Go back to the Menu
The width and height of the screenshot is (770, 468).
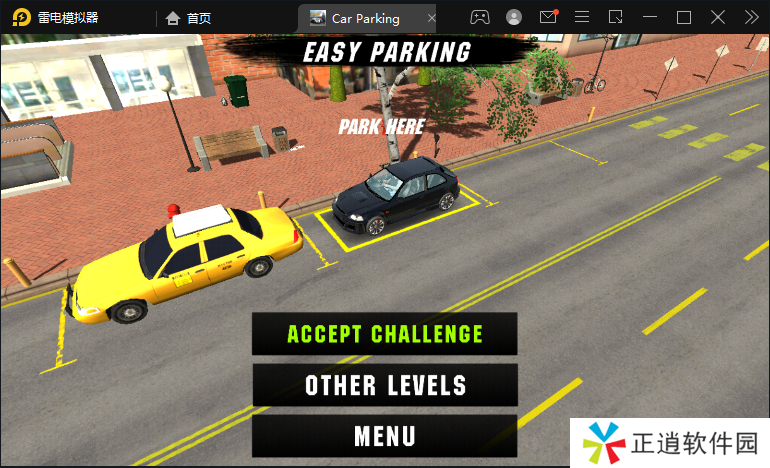(385, 436)
